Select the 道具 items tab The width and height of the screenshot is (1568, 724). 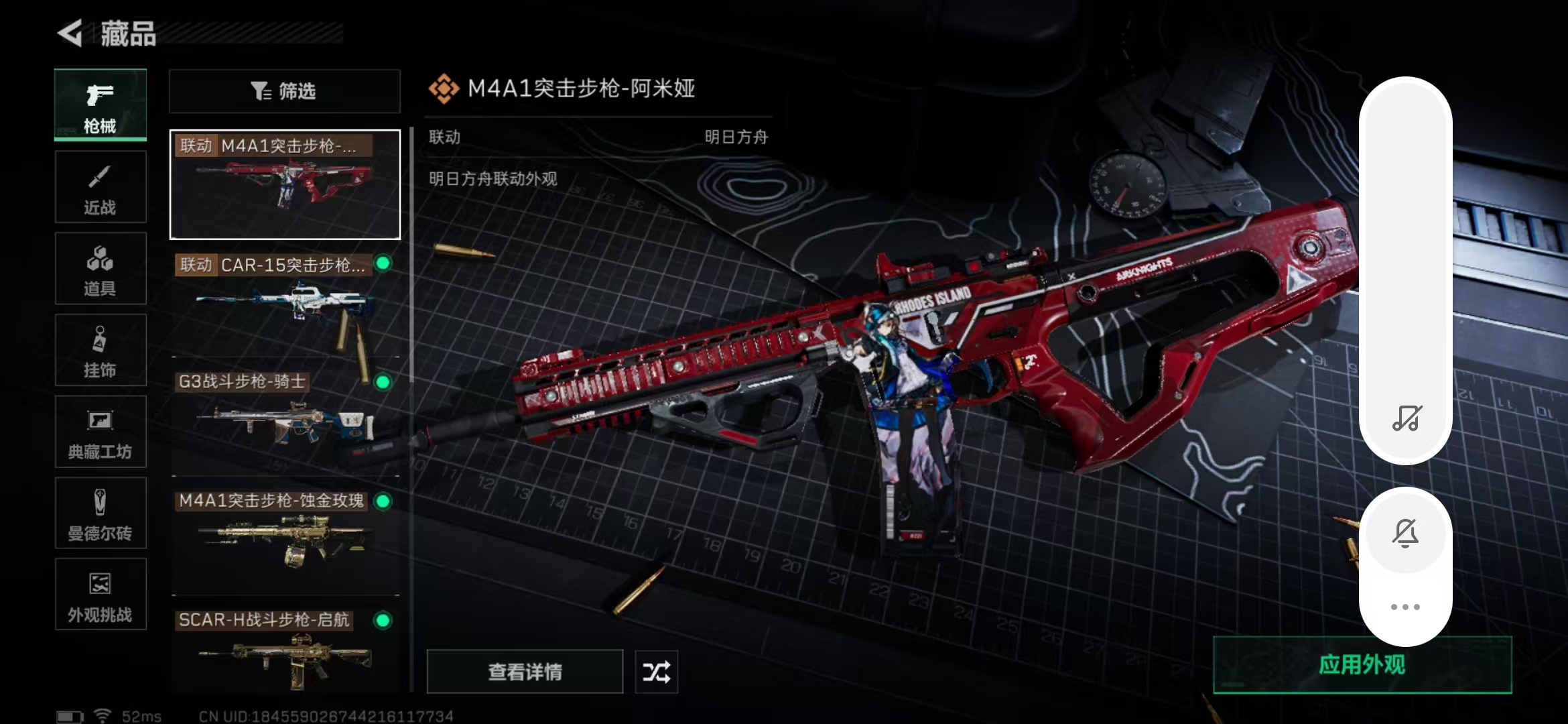tap(101, 269)
